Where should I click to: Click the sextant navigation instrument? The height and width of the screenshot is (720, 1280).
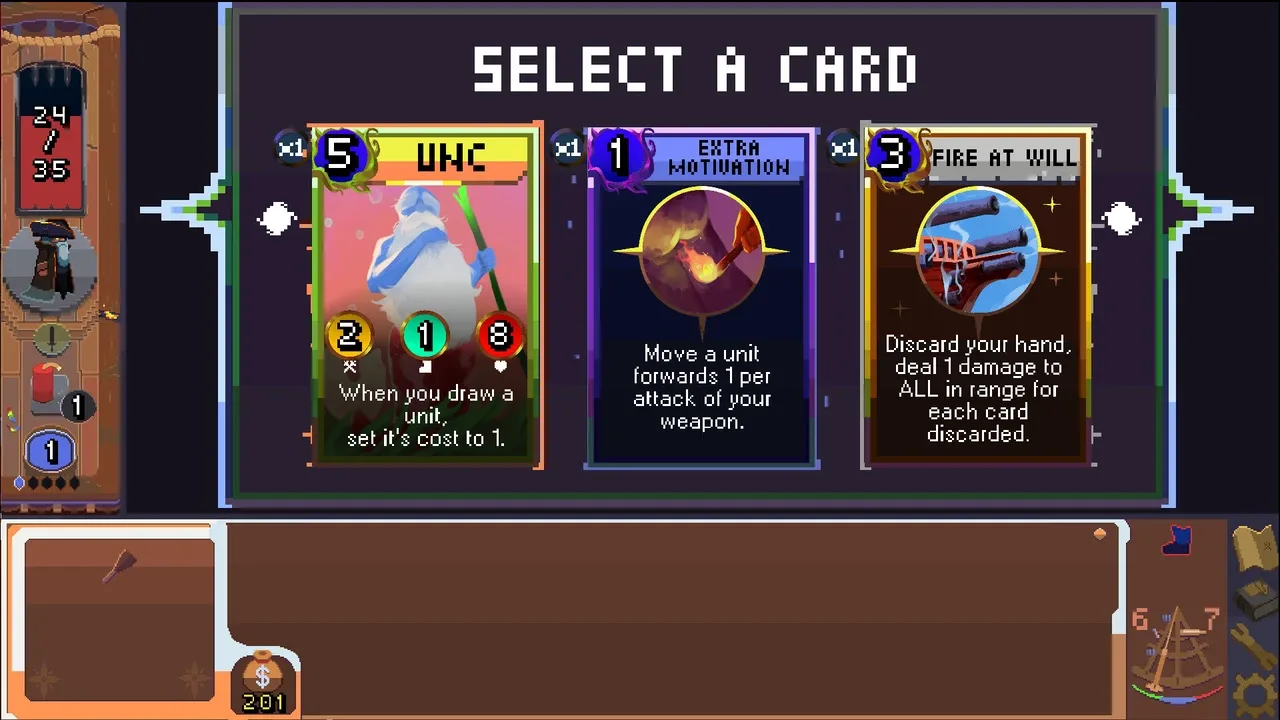tap(1178, 648)
